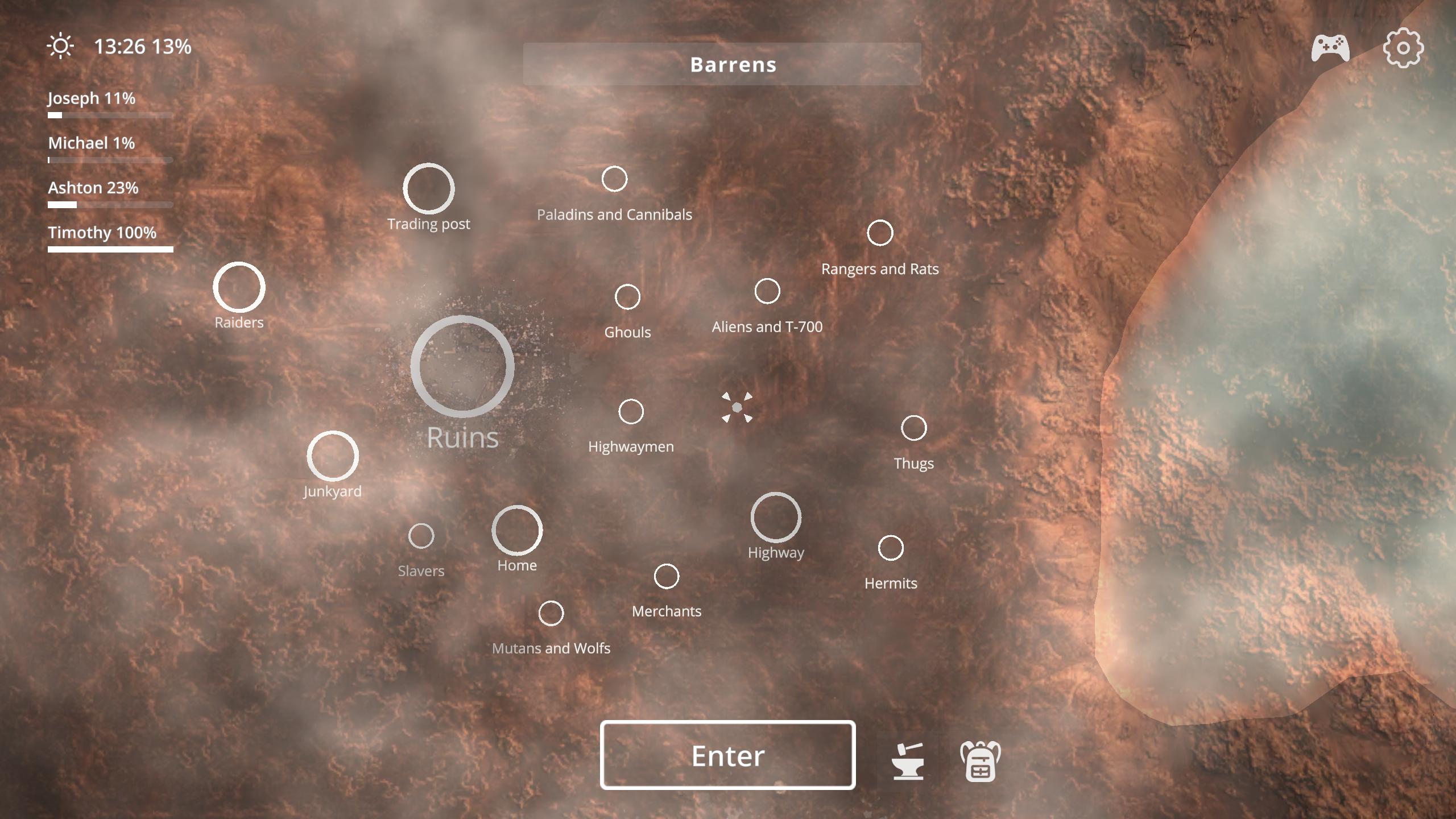1456x819 pixels.
Task: Select the Highway location circle
Action: (x=776, y=516)
